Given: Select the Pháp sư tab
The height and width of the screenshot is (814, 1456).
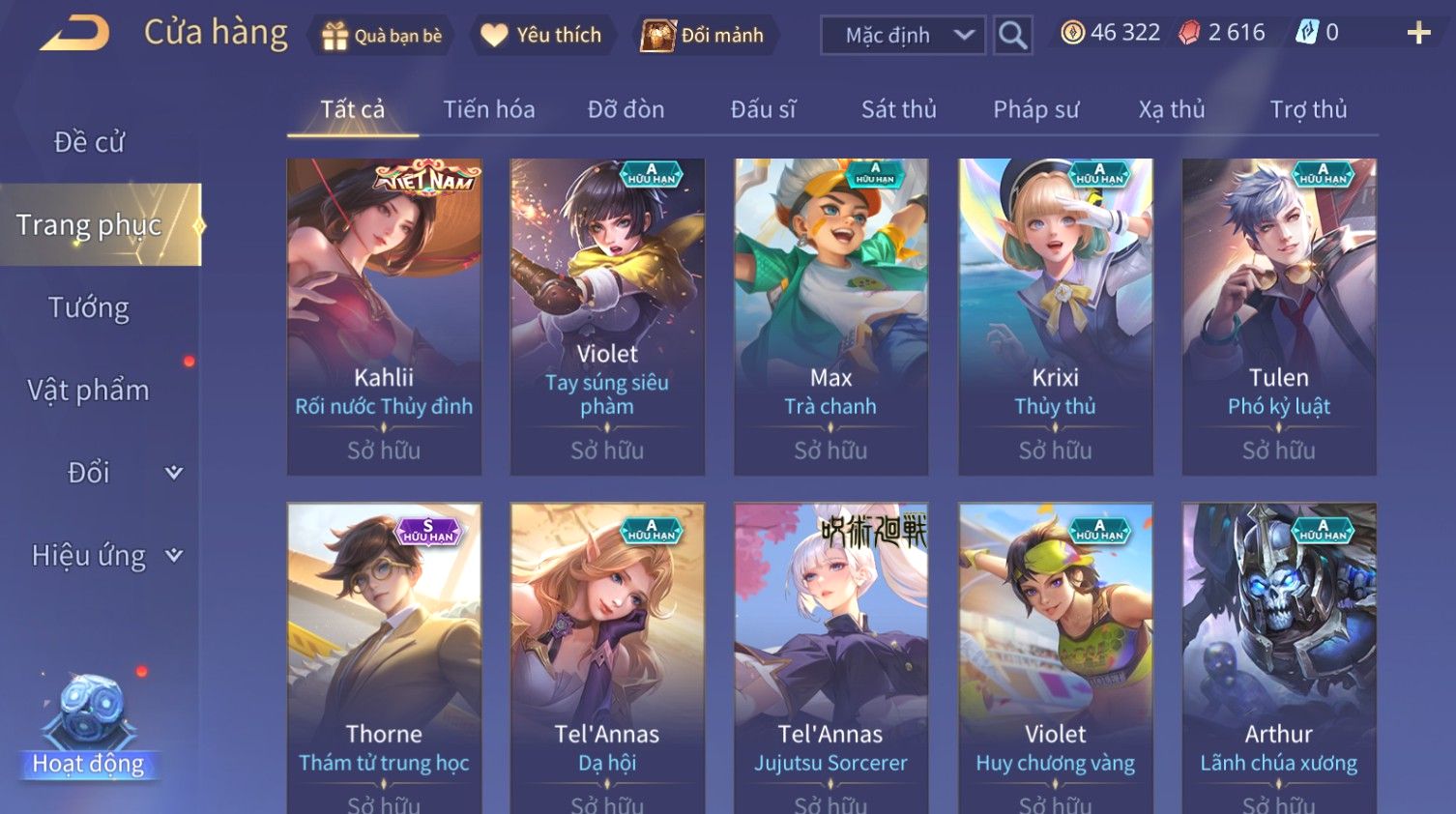Looking at the screenshot, I should [1035, 109].
